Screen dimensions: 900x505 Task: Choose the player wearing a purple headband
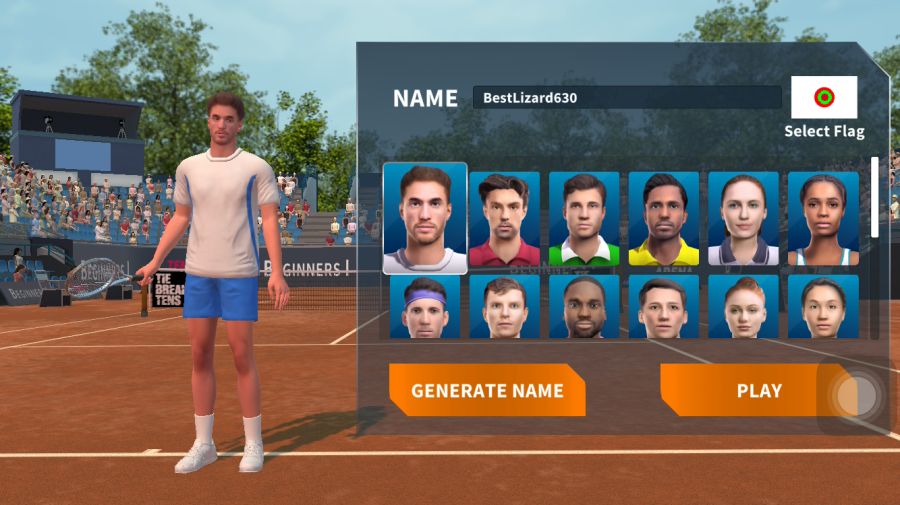425,307
